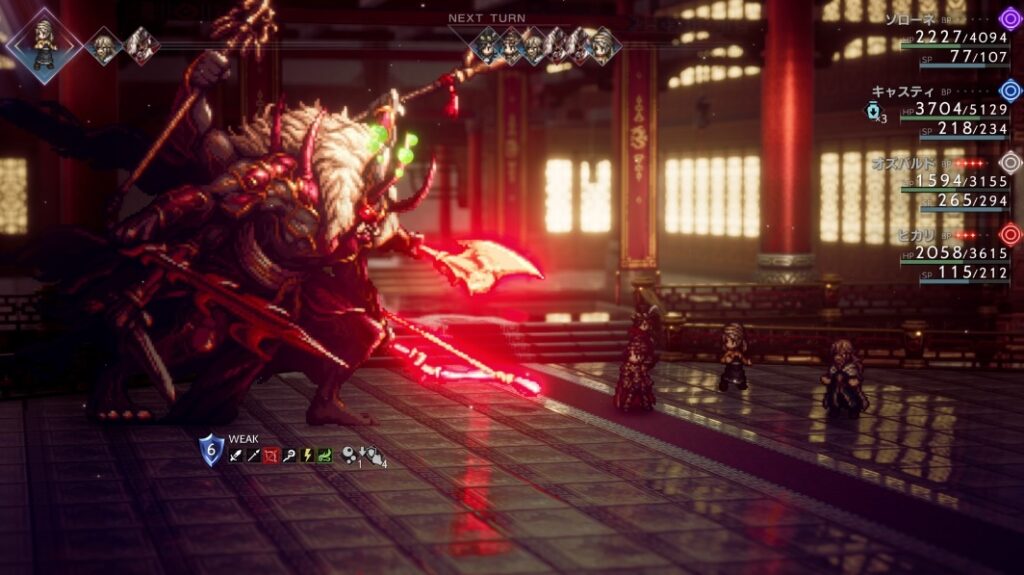Image resolution: width=1024 pixels, height=575 pixels.
Task: Choose the green wind weakness icon
Action: click(x=325, y=456)
